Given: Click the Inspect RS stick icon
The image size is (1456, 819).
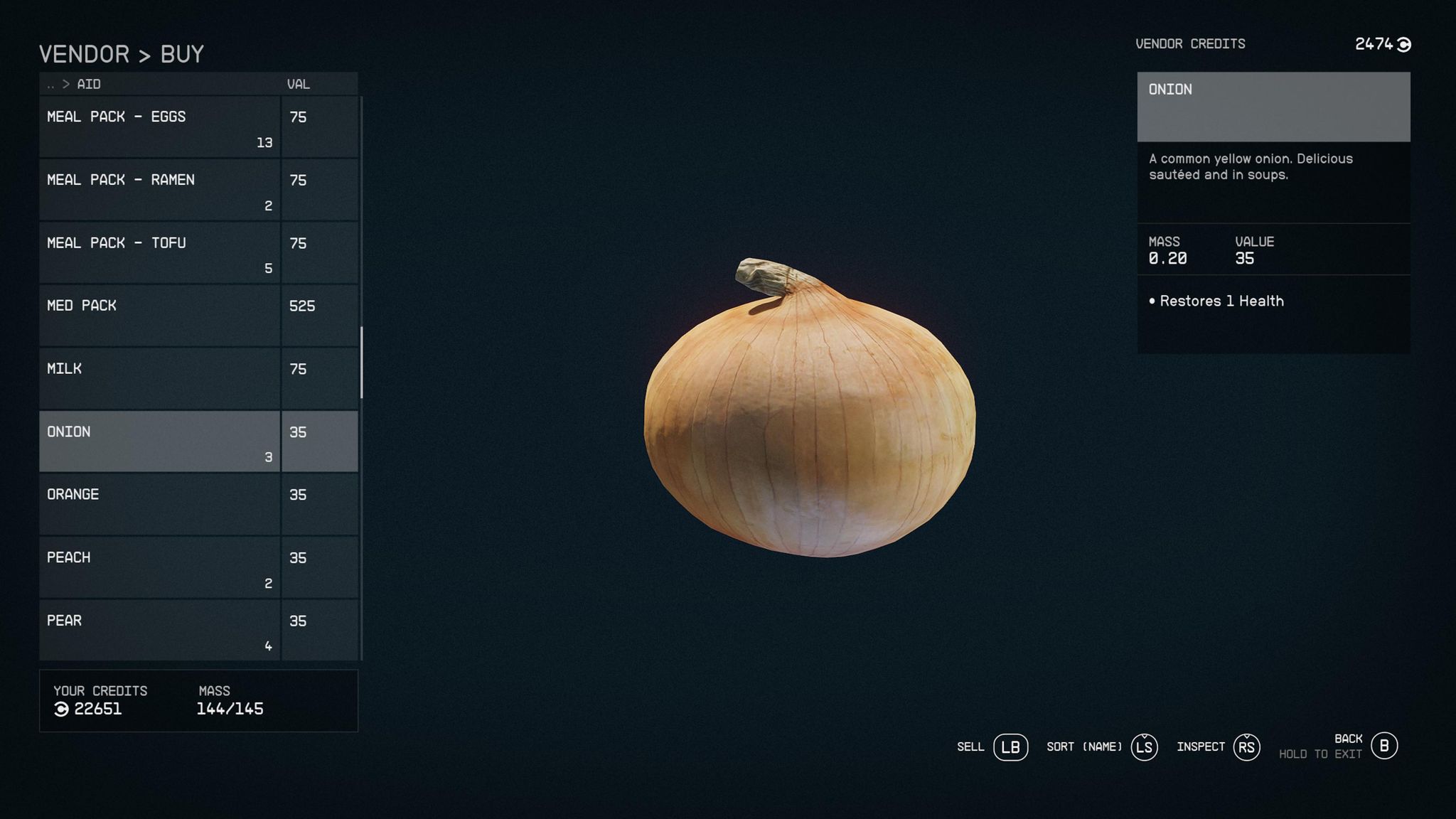Looking at the screenshot, I should click(x=1248, y=747).
